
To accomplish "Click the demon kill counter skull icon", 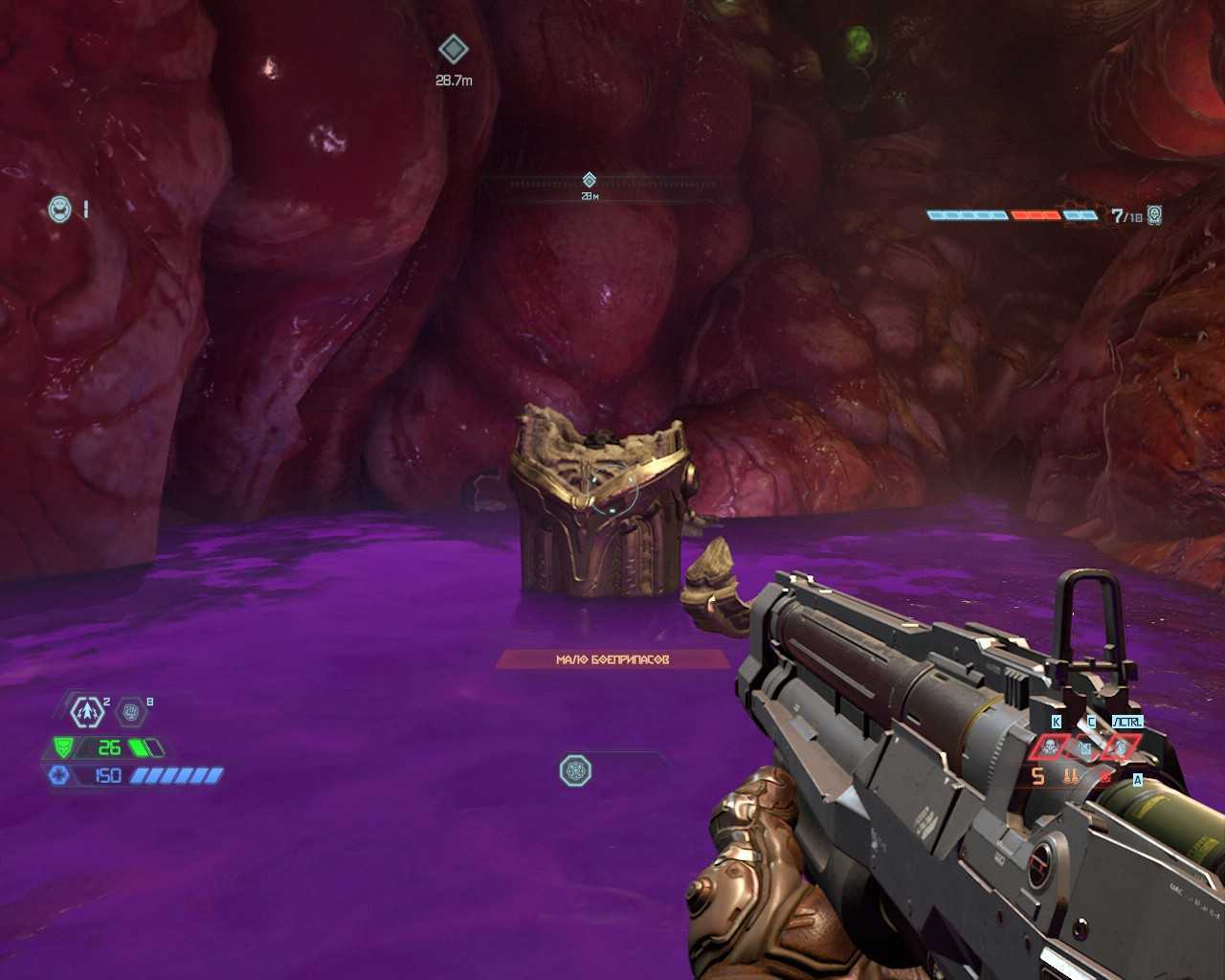I will [1155, 214].
